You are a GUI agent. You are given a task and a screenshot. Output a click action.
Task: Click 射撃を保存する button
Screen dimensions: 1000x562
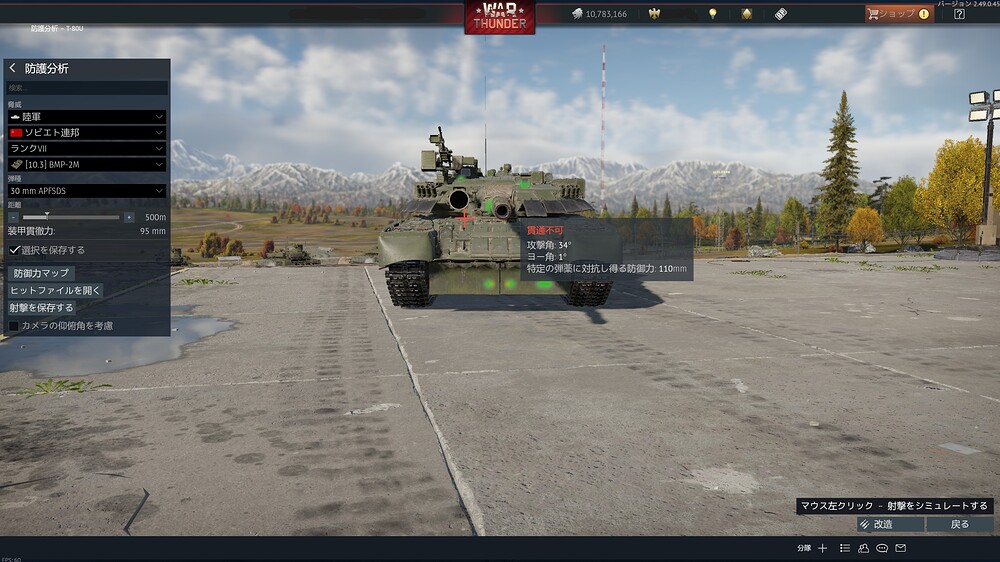[41, 307]
